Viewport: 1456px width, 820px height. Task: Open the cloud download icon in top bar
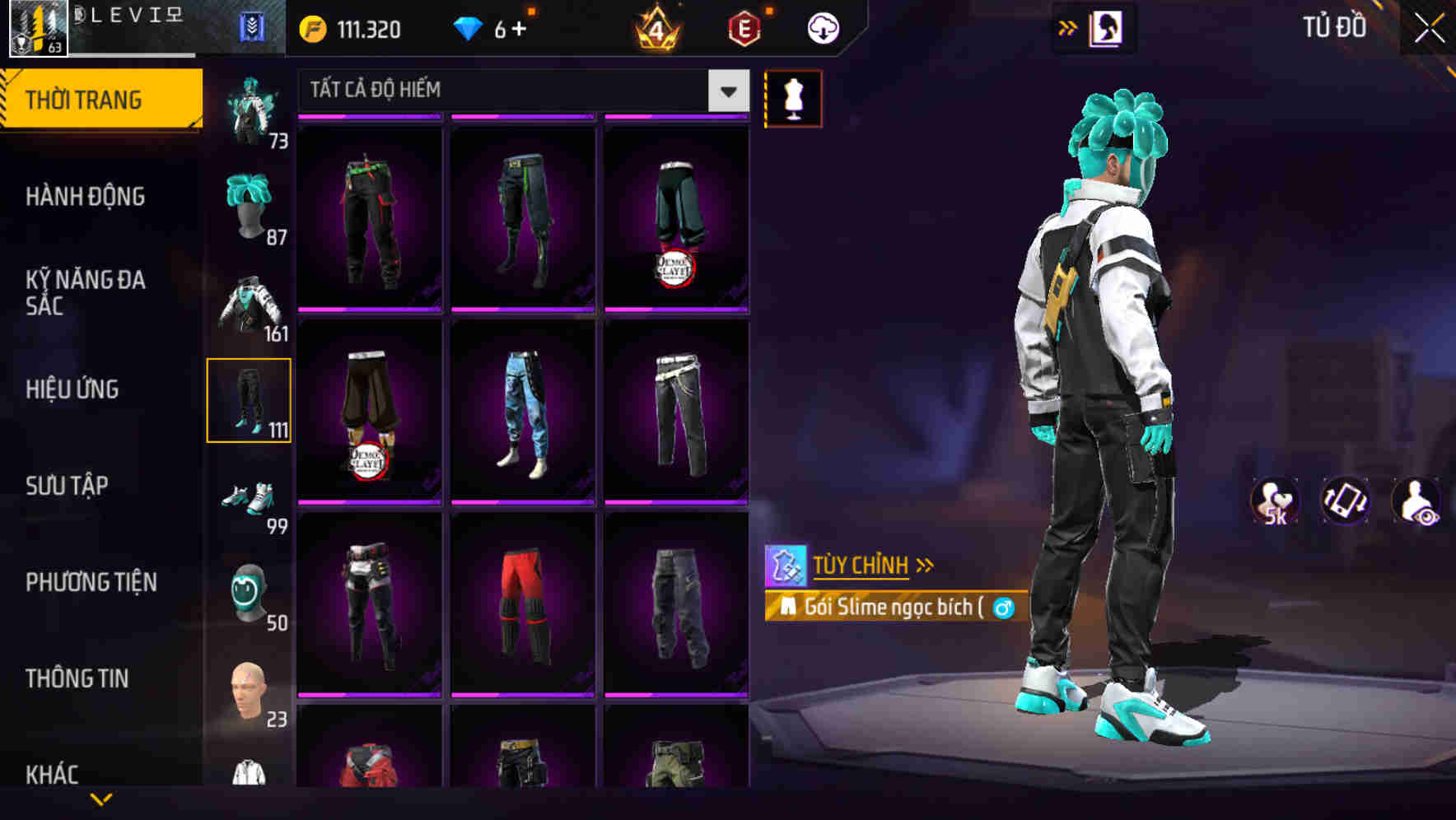pos(822,27)
